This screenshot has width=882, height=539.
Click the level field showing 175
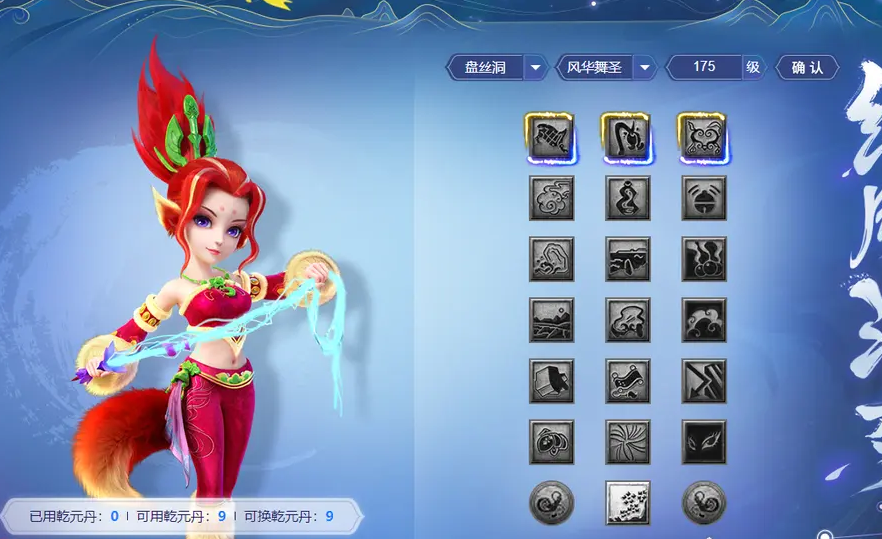point(704,67)
